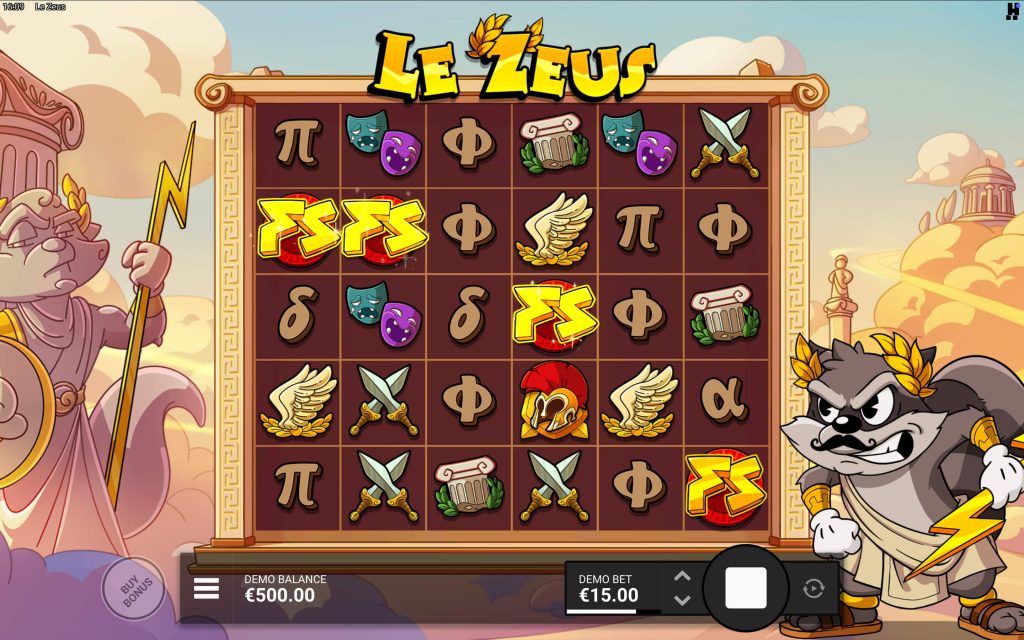
Task: Open the autoplay settings
Action: click(x=812, y=588)
